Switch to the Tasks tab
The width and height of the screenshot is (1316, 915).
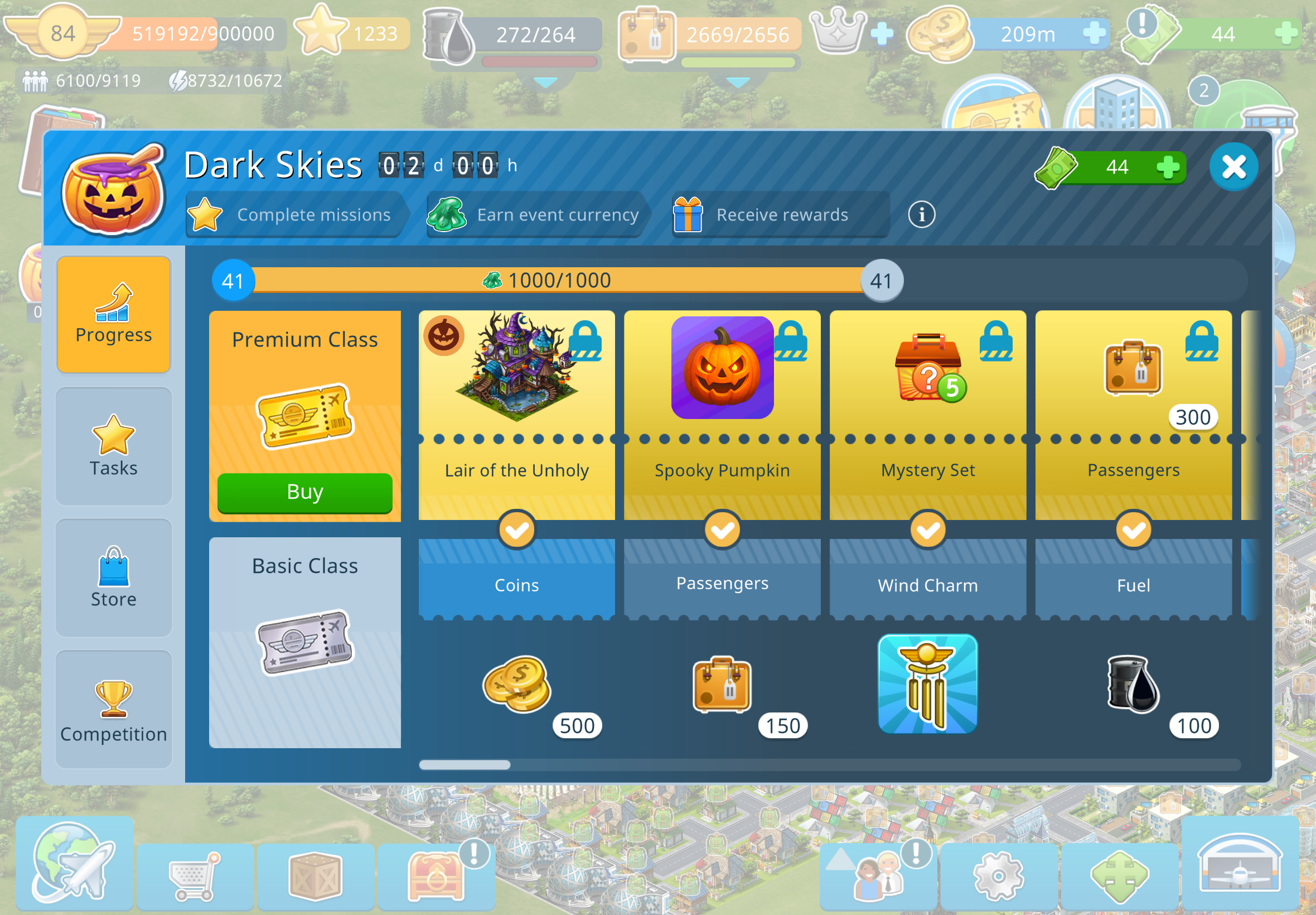point(113,446)
